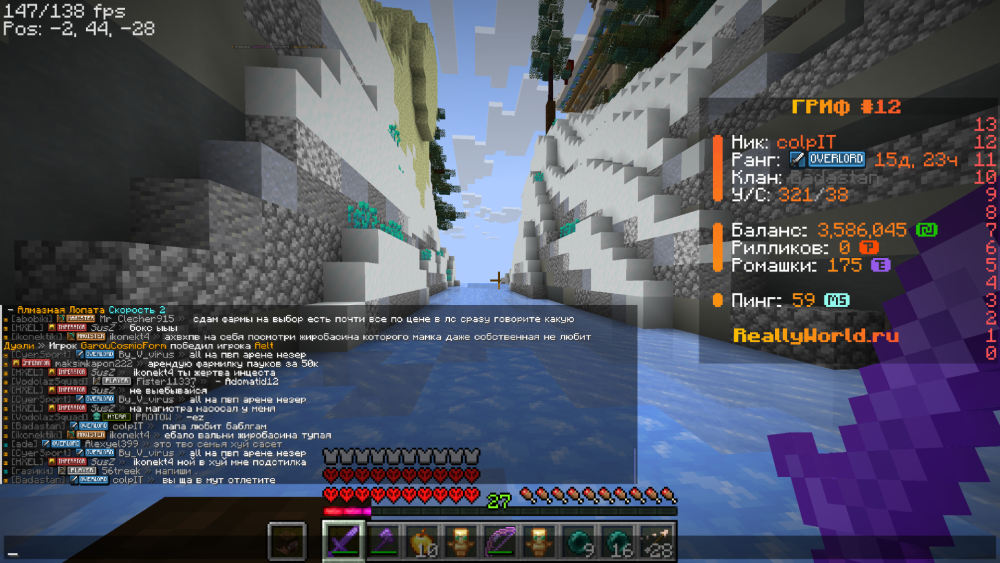
Task: Click the offhand item slot
Action: [x=287, y=541]
